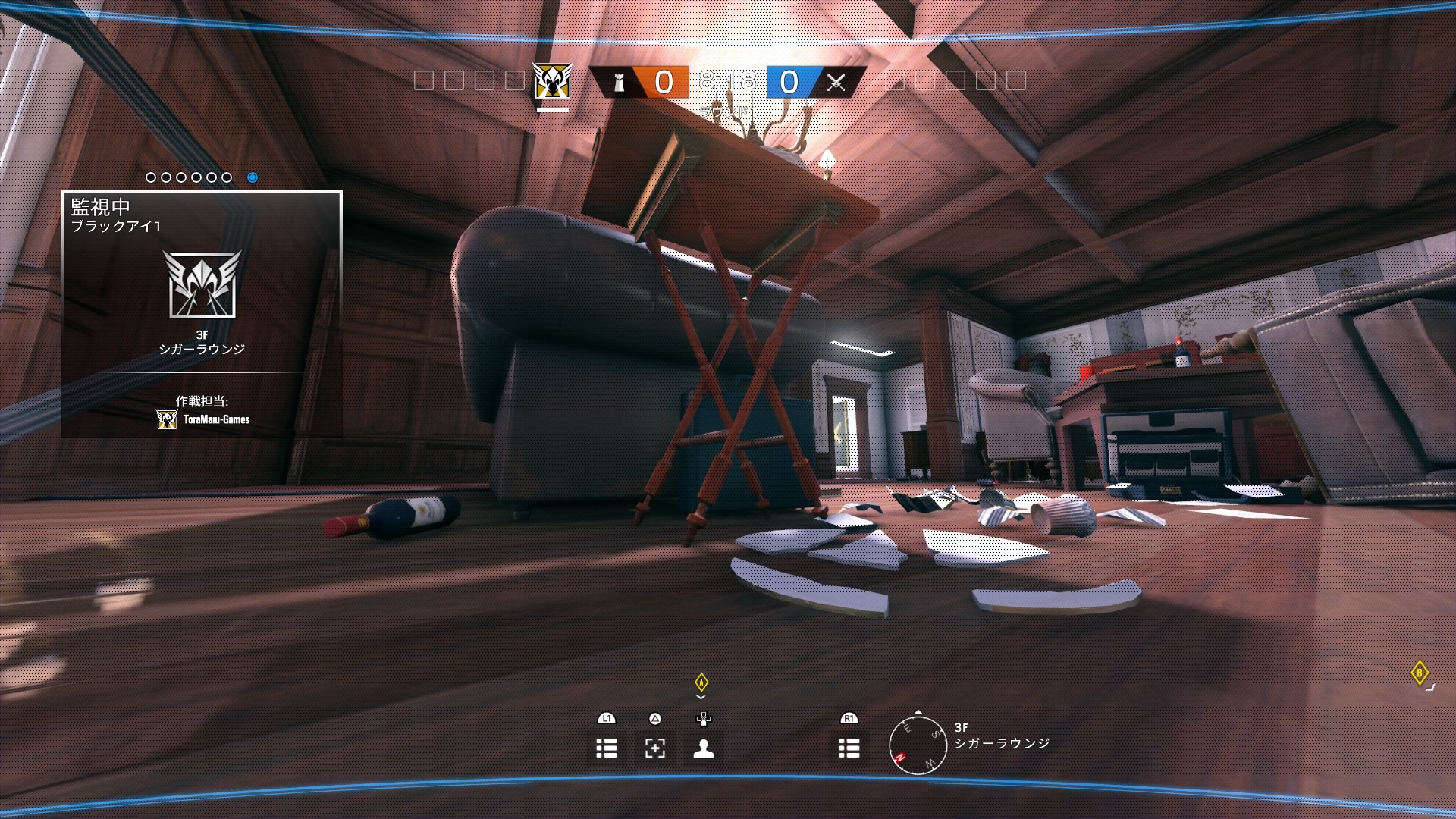This screenshot has height=819, width=1456.
Task: Click the spectate-player person icon near the d-pad
Action: coord(702,748)
